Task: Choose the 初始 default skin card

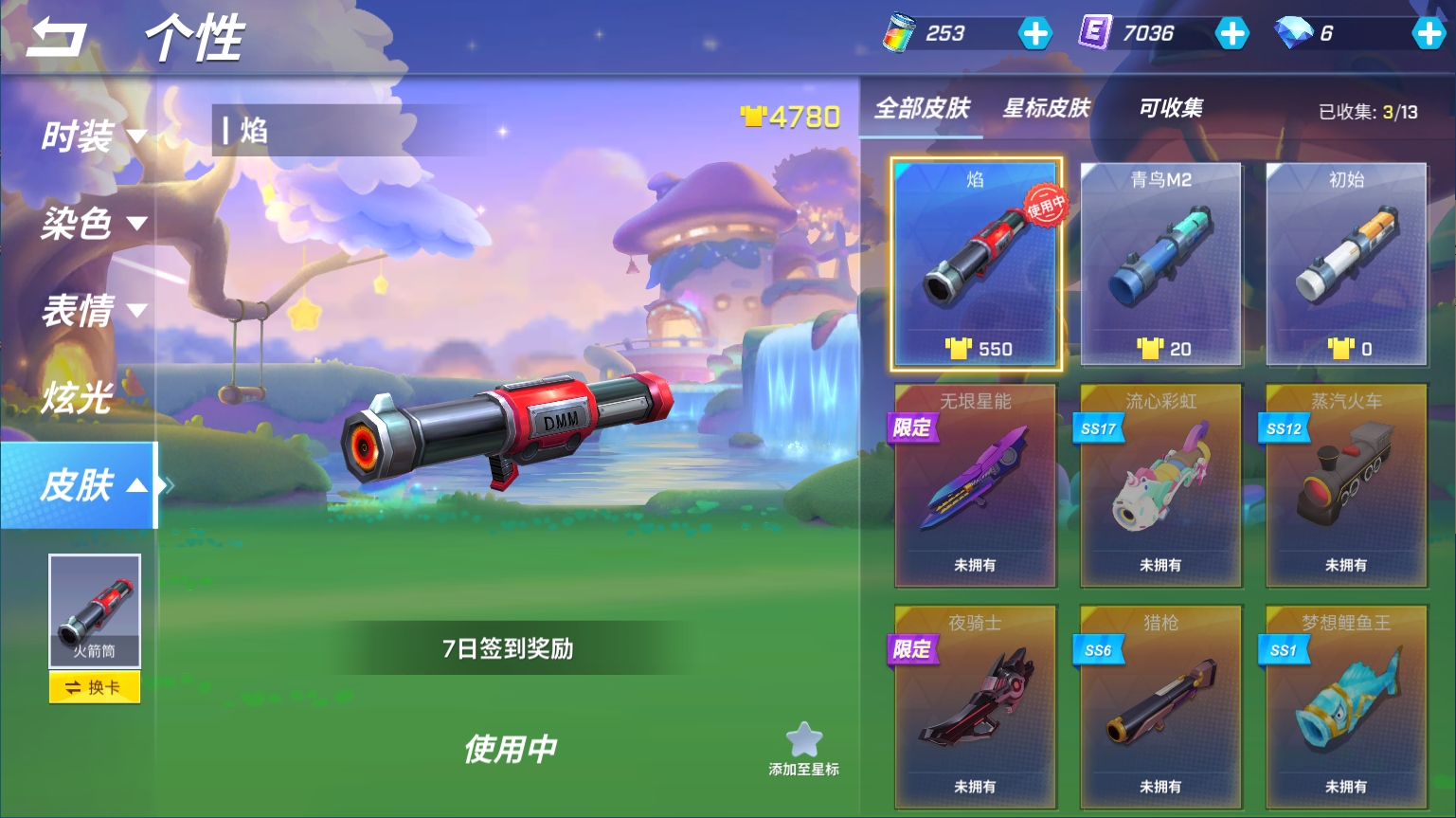Action: click(x=1346, y=264)
